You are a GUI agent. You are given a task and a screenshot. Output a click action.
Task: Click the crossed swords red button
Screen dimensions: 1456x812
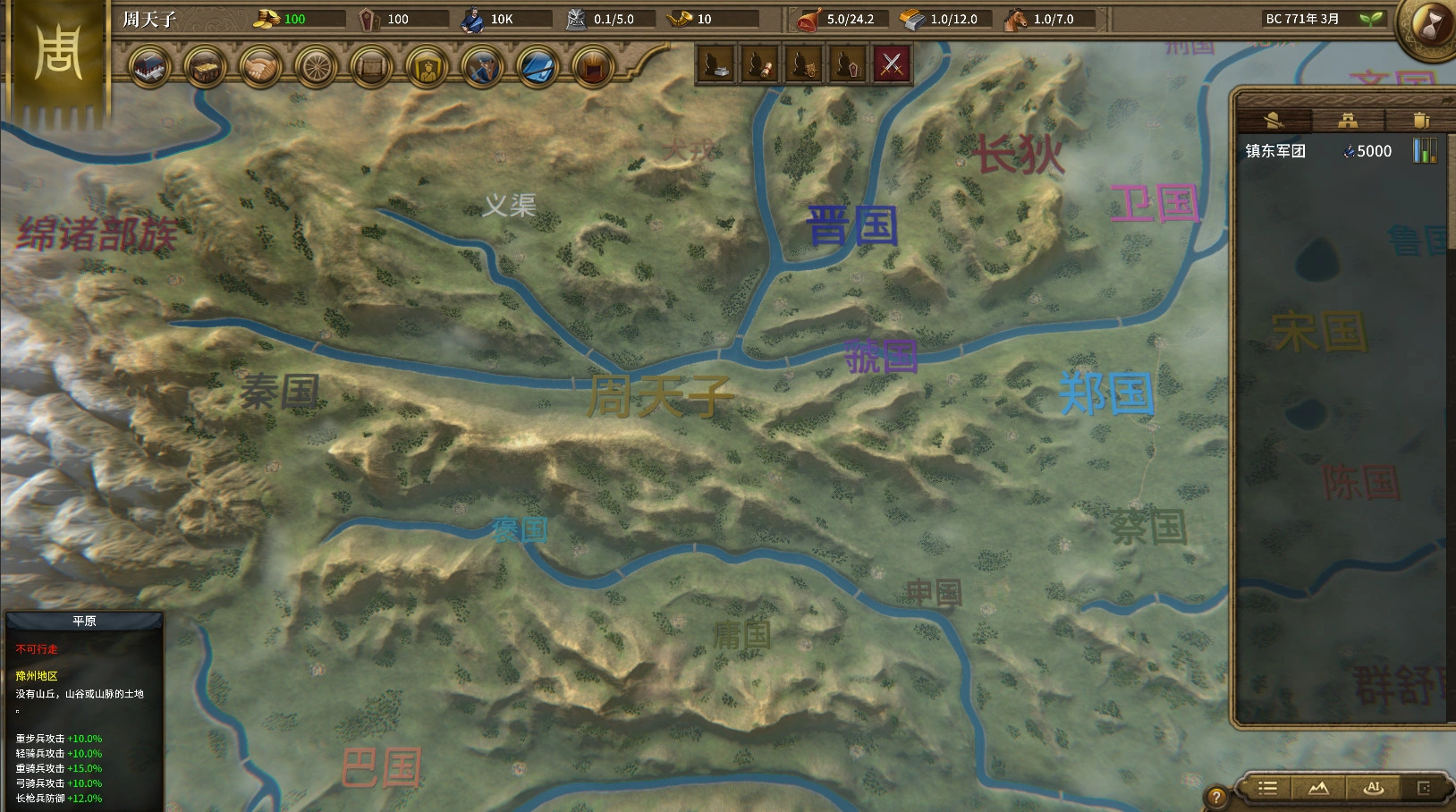[892, 63]
